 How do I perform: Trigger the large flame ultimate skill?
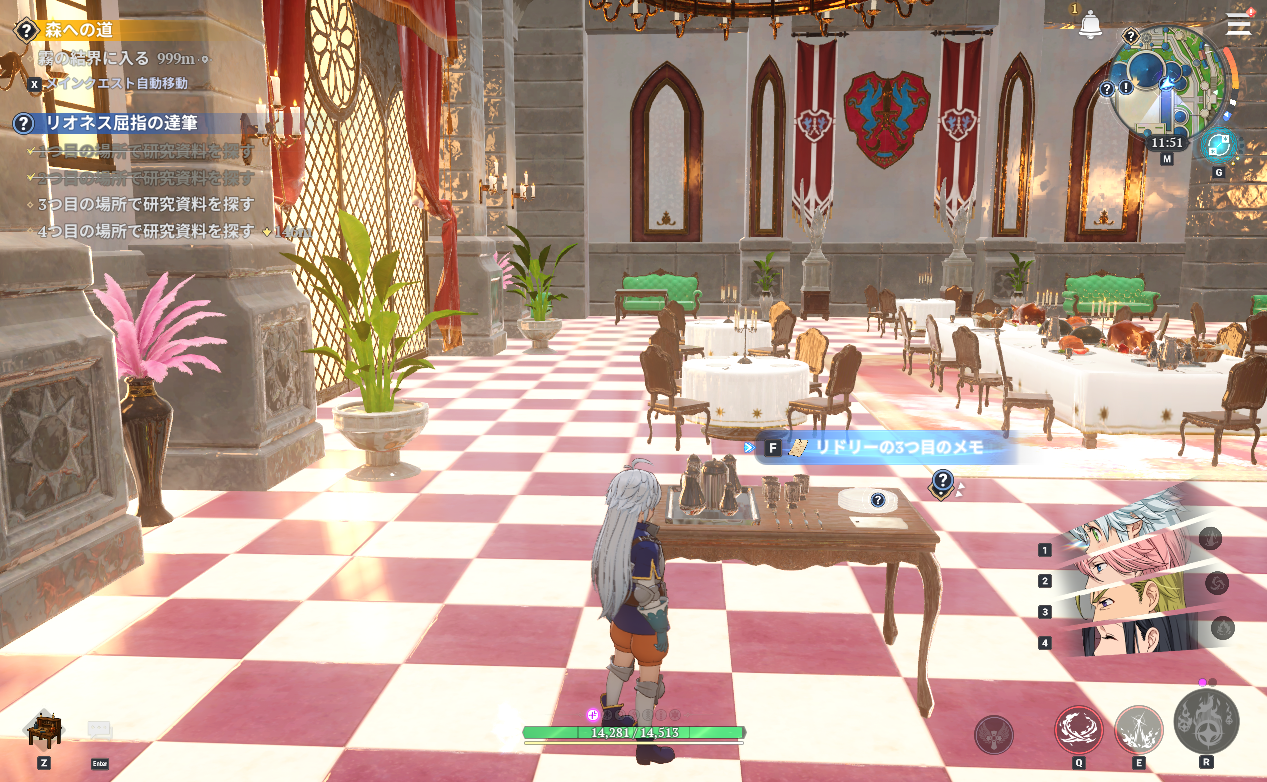click(1206, 722)
